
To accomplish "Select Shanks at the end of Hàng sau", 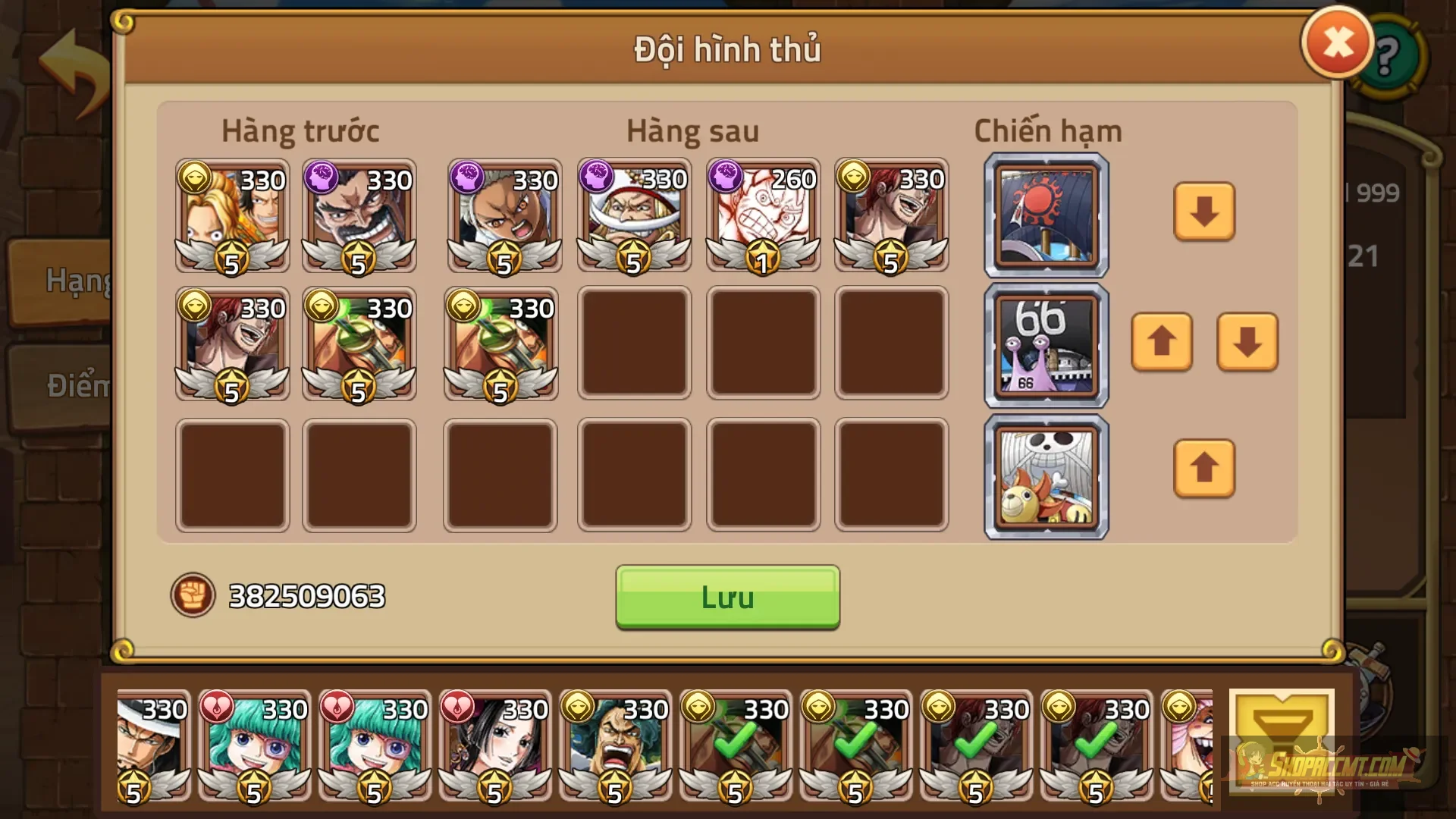I will [891, 216].
